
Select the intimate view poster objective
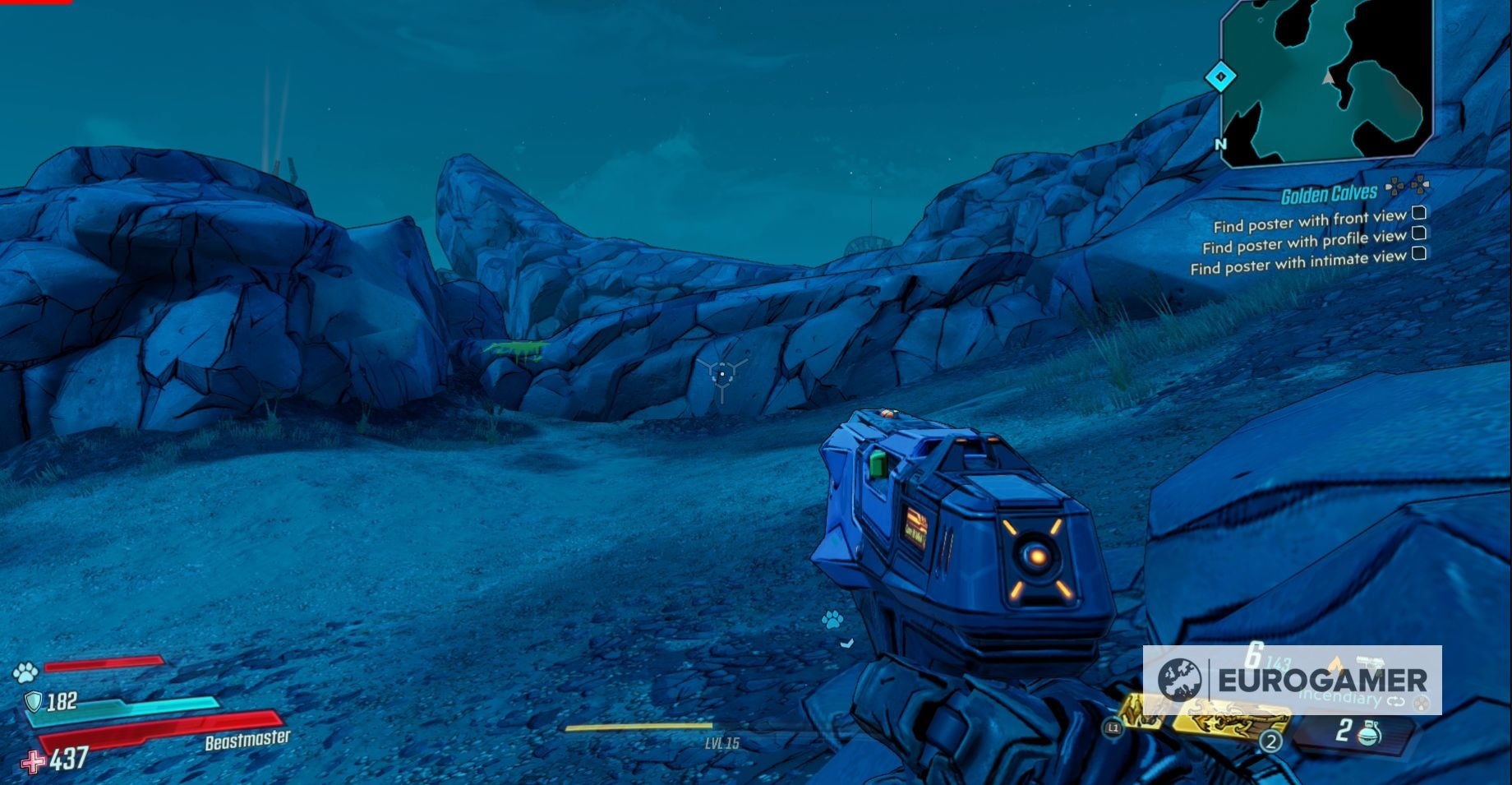(x=1298, y=263)
